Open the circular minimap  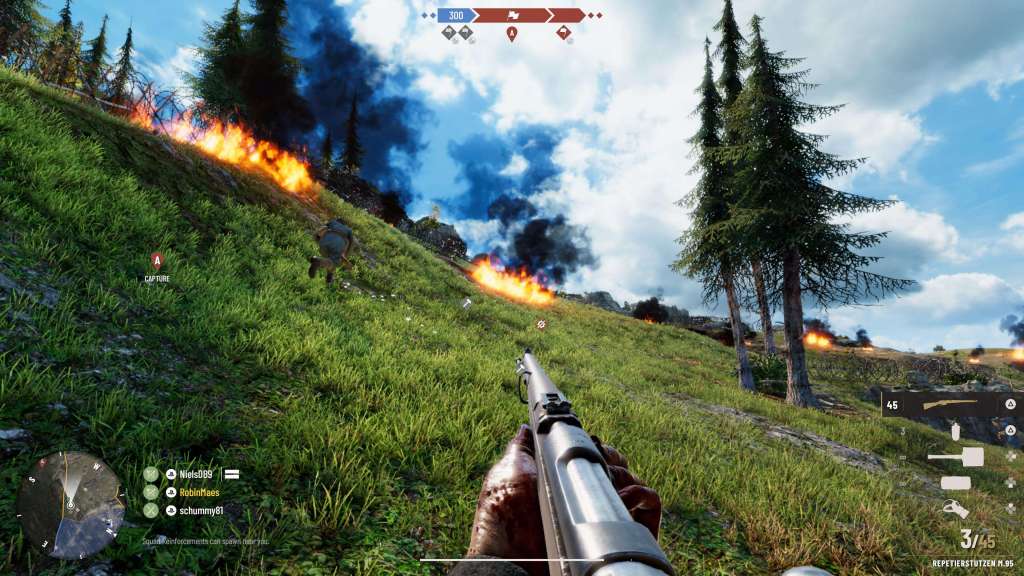[70, 504]
